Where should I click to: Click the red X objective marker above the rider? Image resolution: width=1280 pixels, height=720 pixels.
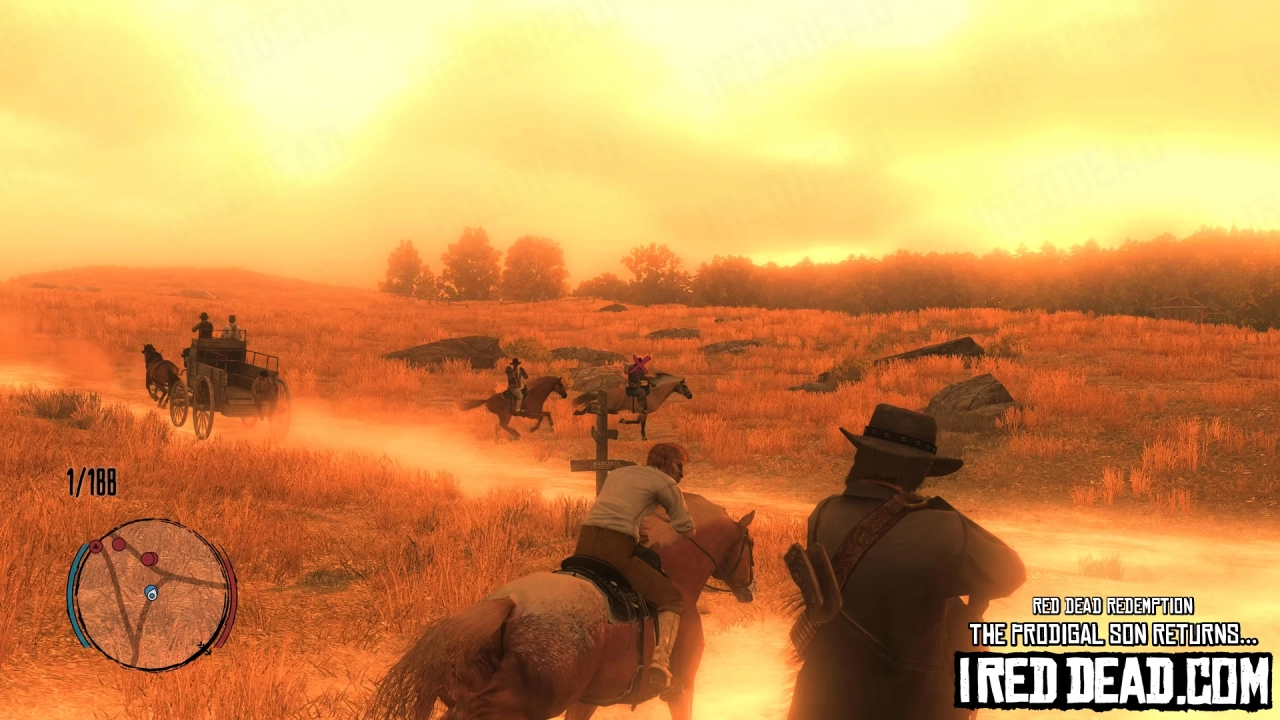point(638,364)
